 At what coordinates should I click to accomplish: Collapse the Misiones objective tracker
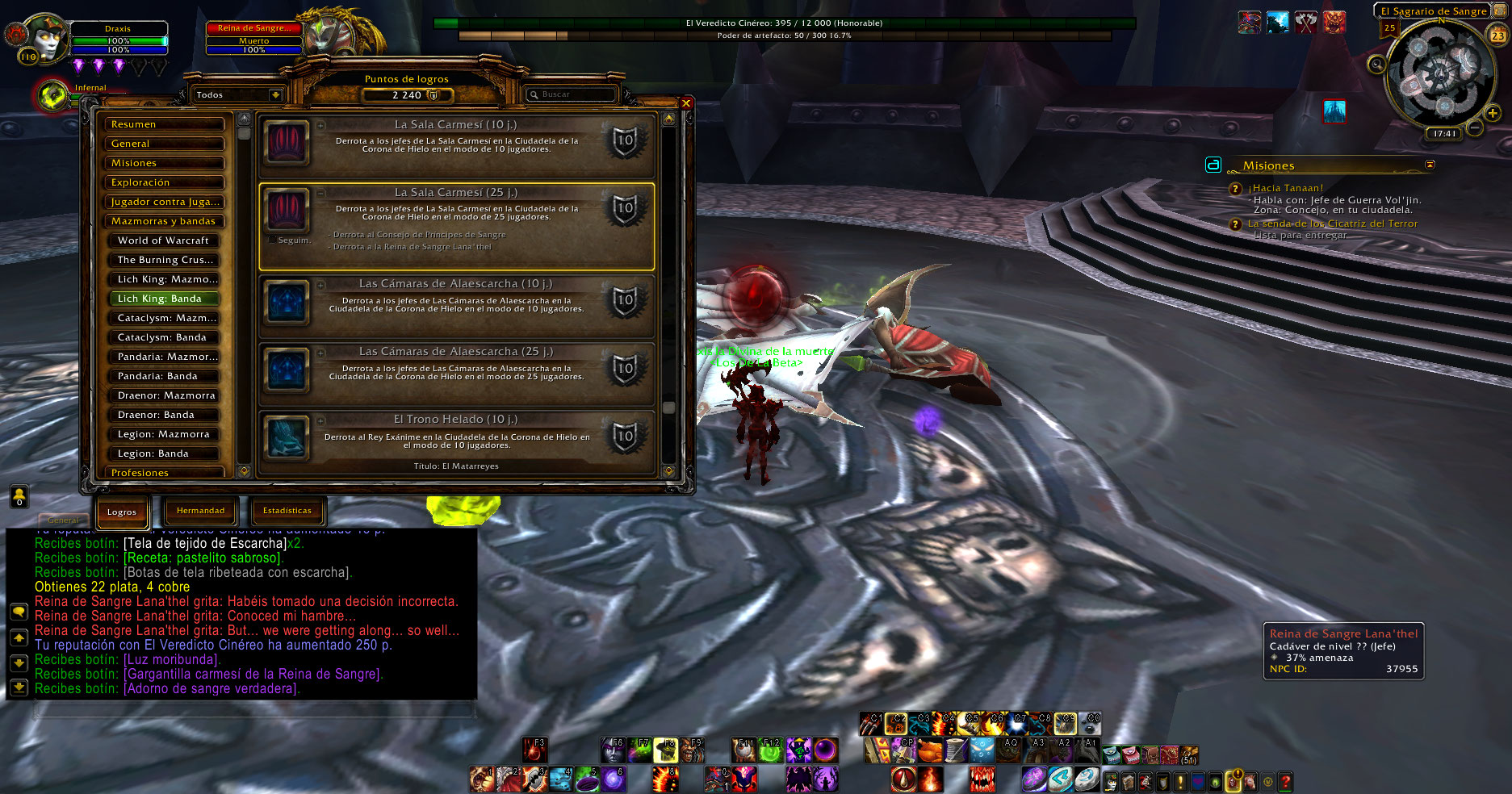1430,165
